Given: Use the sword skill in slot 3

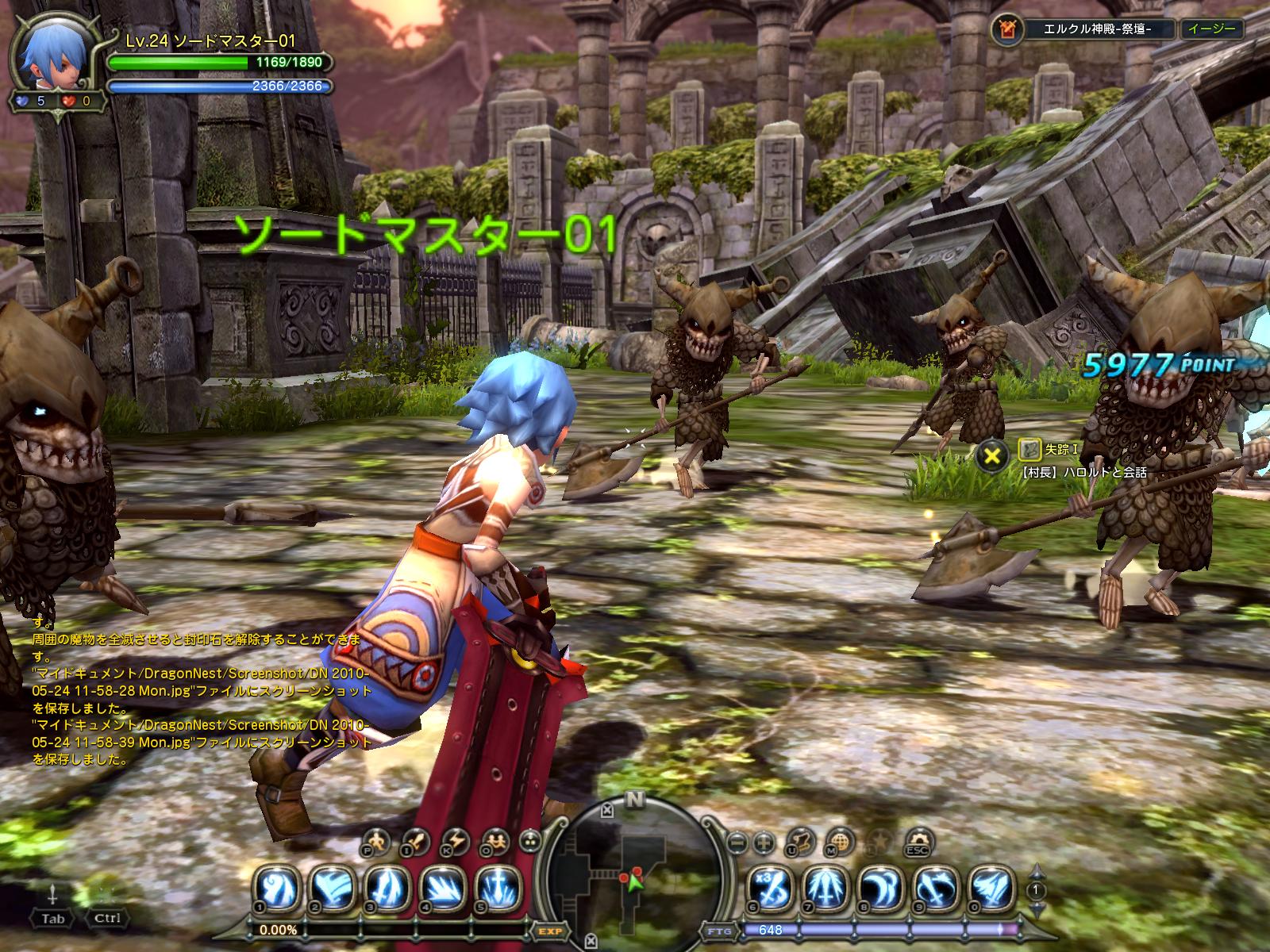Looking at the screenshot, I should click(x=389, y=887).
